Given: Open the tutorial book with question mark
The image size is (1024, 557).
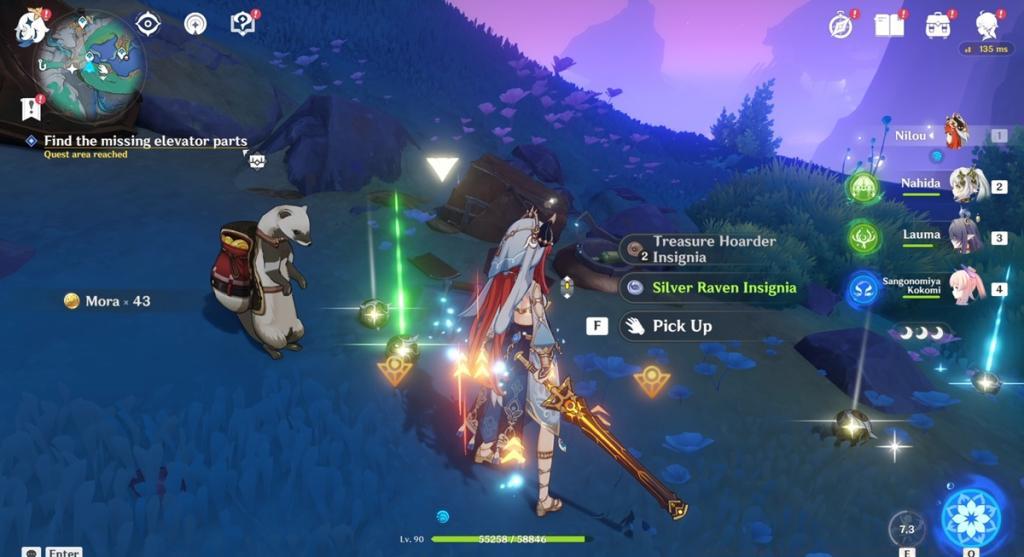Looking at the screenshot, I should pos(242,23).
